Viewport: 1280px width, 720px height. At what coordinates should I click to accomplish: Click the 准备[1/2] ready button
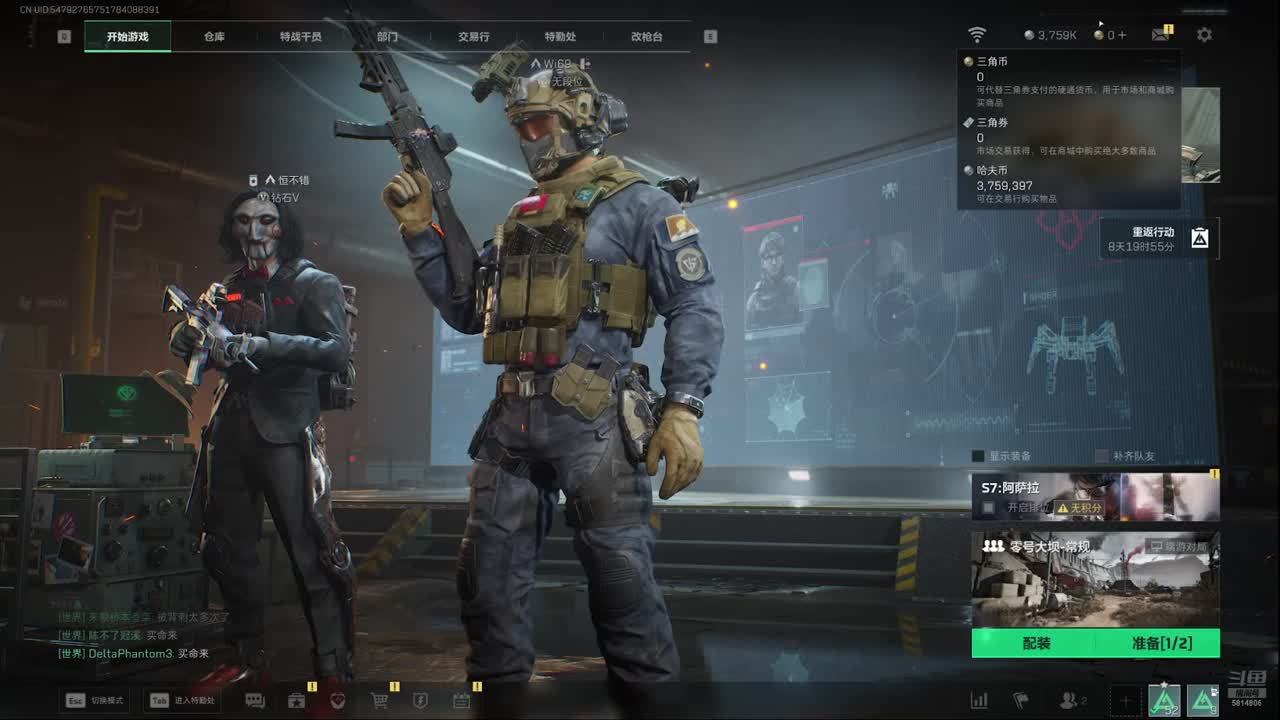click(1161, 643)
